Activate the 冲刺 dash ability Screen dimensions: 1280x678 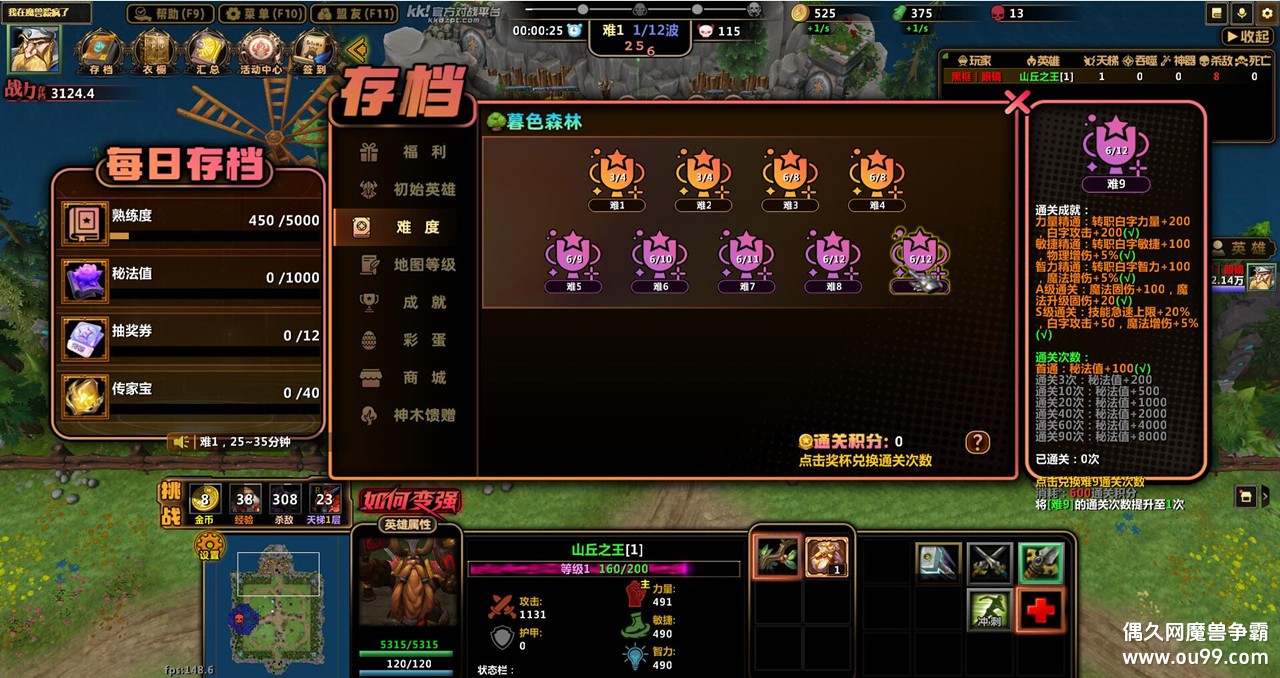pos(988,609)
